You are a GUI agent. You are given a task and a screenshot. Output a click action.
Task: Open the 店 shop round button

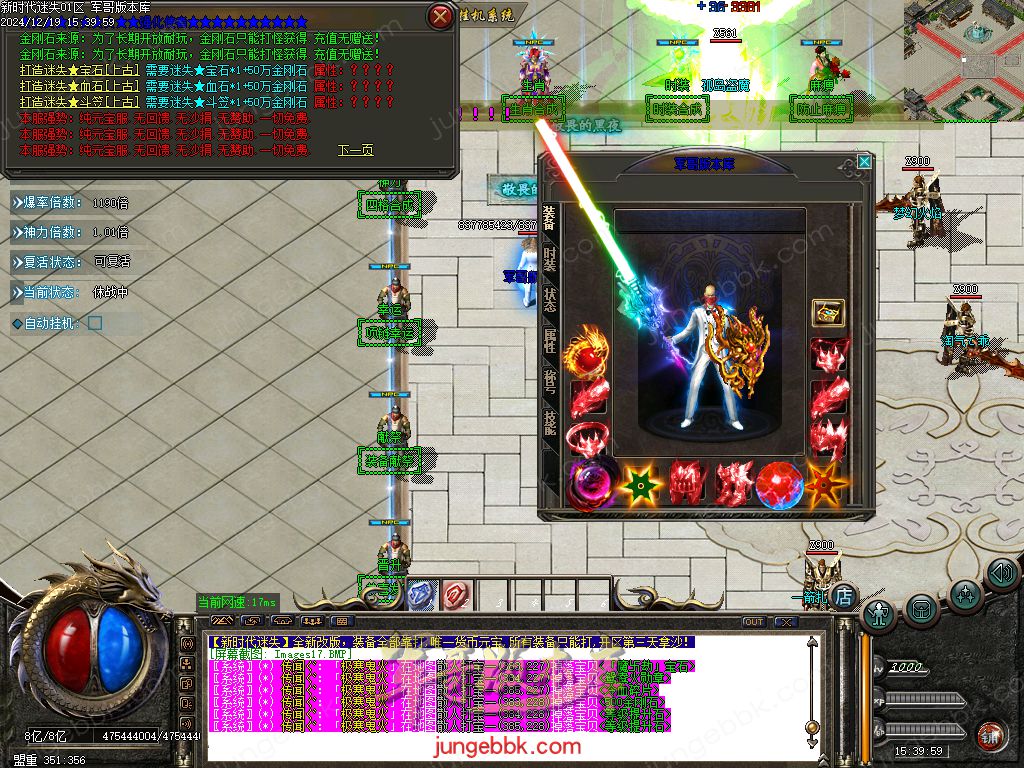point(844,596)
